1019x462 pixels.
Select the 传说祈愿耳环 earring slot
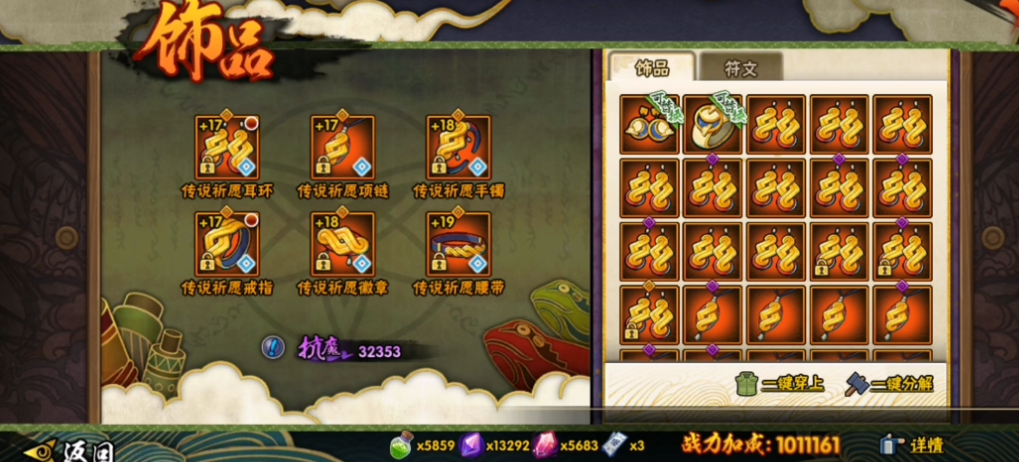(x=227, y=147)
